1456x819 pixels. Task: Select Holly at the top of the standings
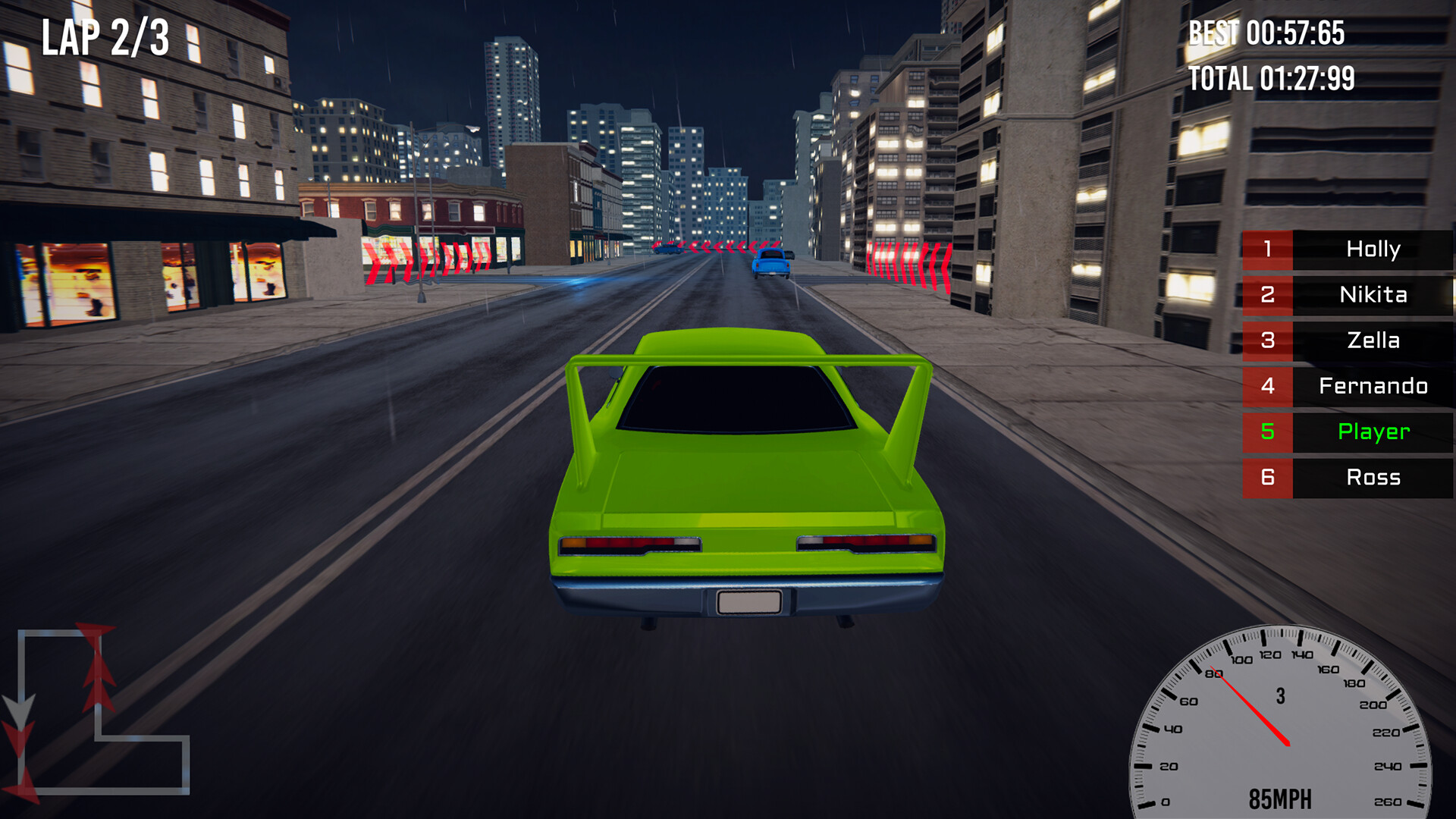coord(1374,250)
